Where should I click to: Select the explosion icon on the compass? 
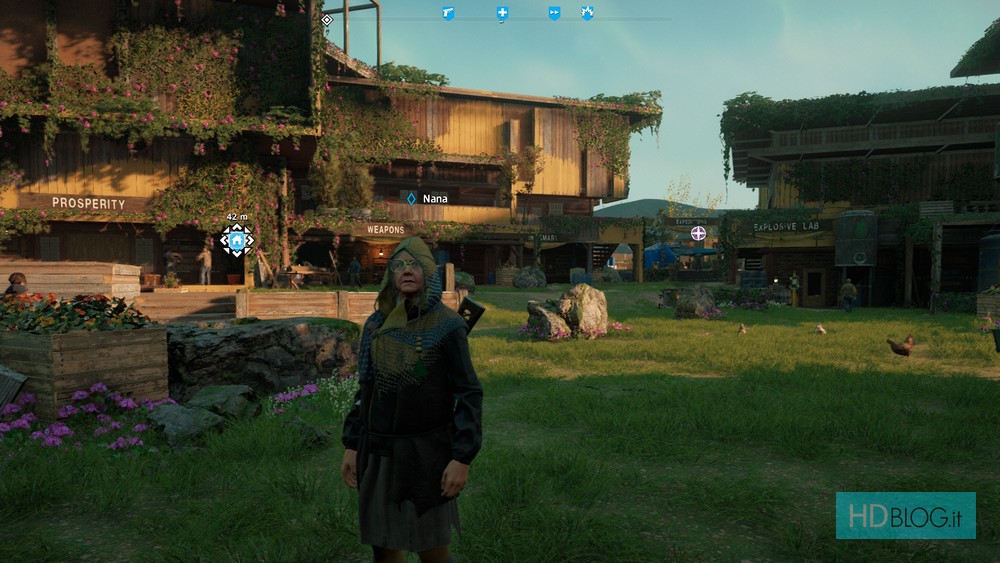[x=587, y=13]
